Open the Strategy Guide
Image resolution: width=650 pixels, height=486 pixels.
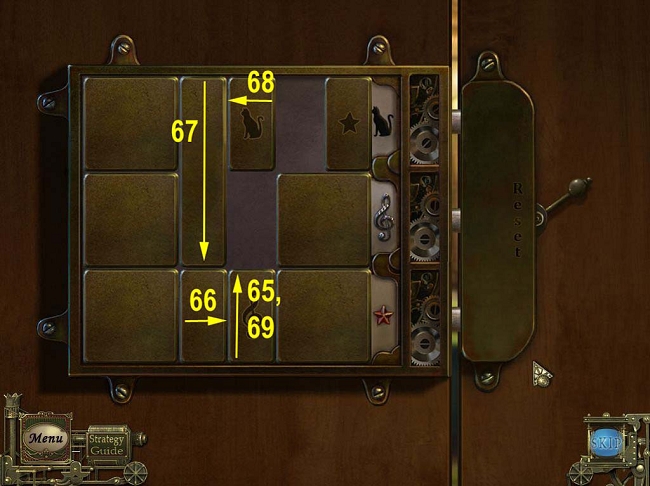tap(106, 444)
